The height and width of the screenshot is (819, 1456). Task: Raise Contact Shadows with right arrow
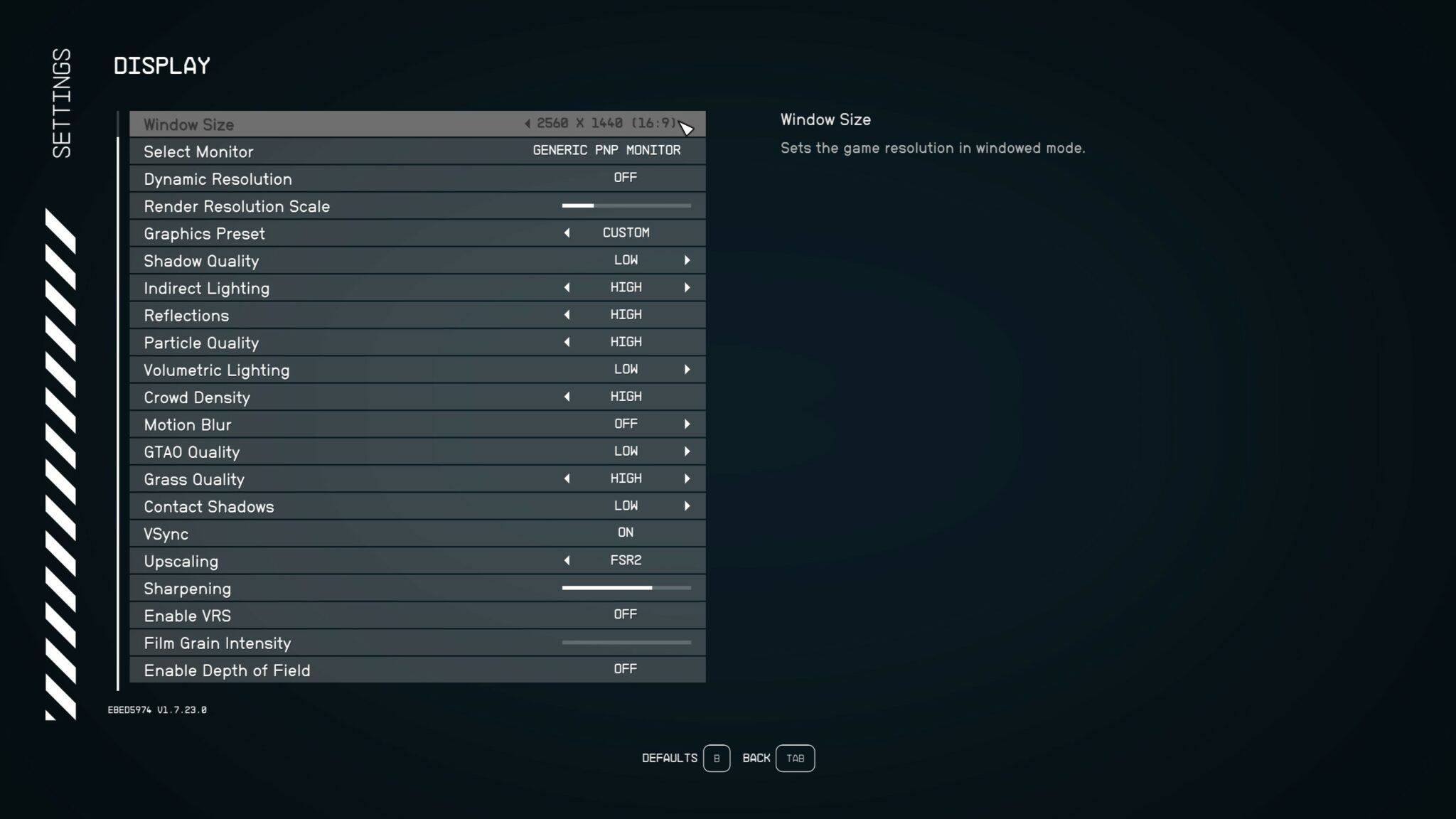(x=687, y=505)
